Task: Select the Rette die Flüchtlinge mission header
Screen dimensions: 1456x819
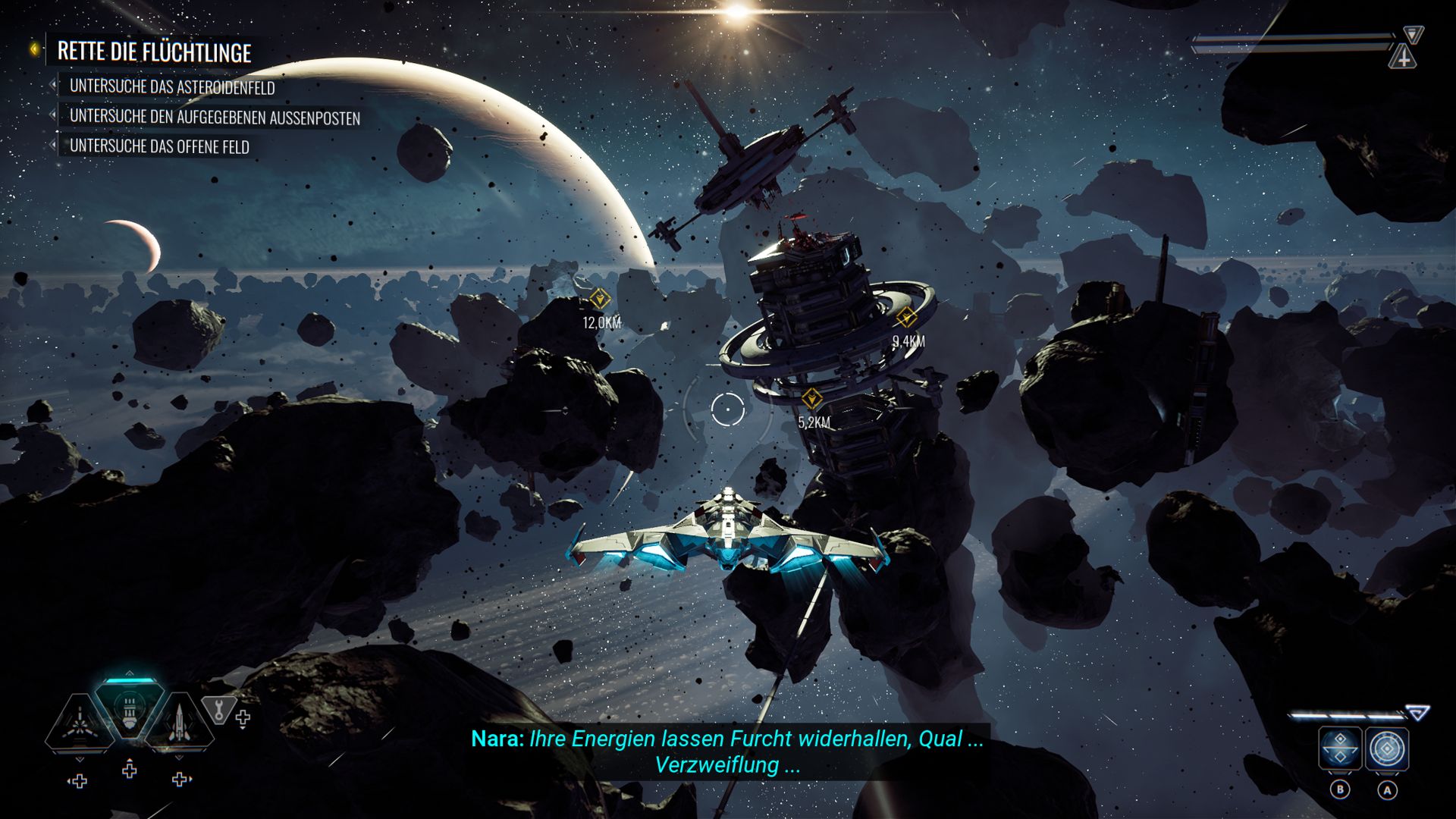Action: [154, 52]
